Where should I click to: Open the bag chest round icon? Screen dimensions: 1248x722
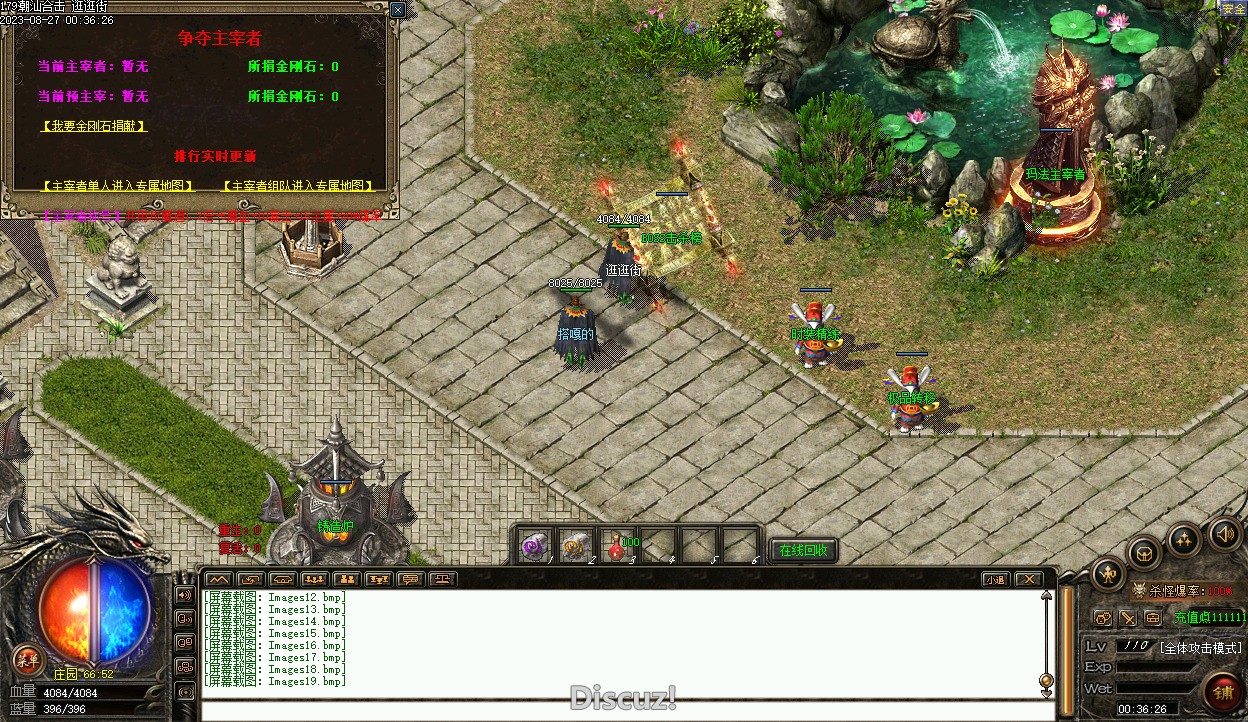(1145, 552)
